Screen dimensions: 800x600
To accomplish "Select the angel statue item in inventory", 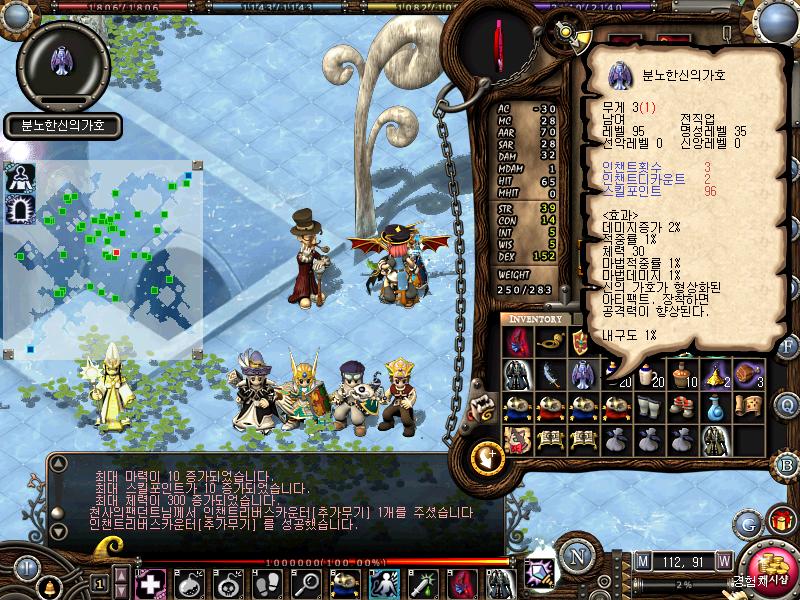I will 583,374.
